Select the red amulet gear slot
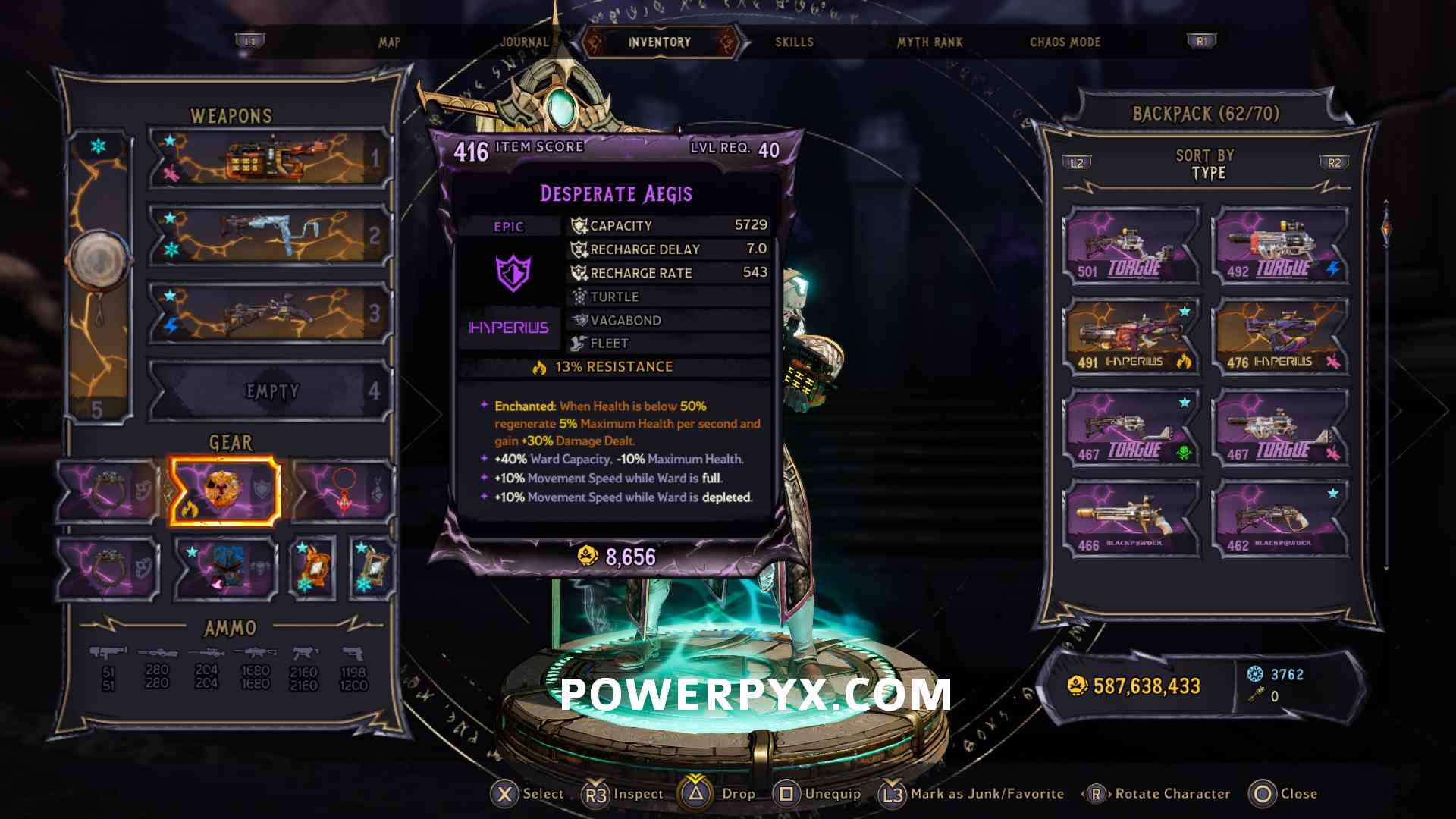Image resolution: width=1456 pixels, height=819 pixels. (344, 491)
